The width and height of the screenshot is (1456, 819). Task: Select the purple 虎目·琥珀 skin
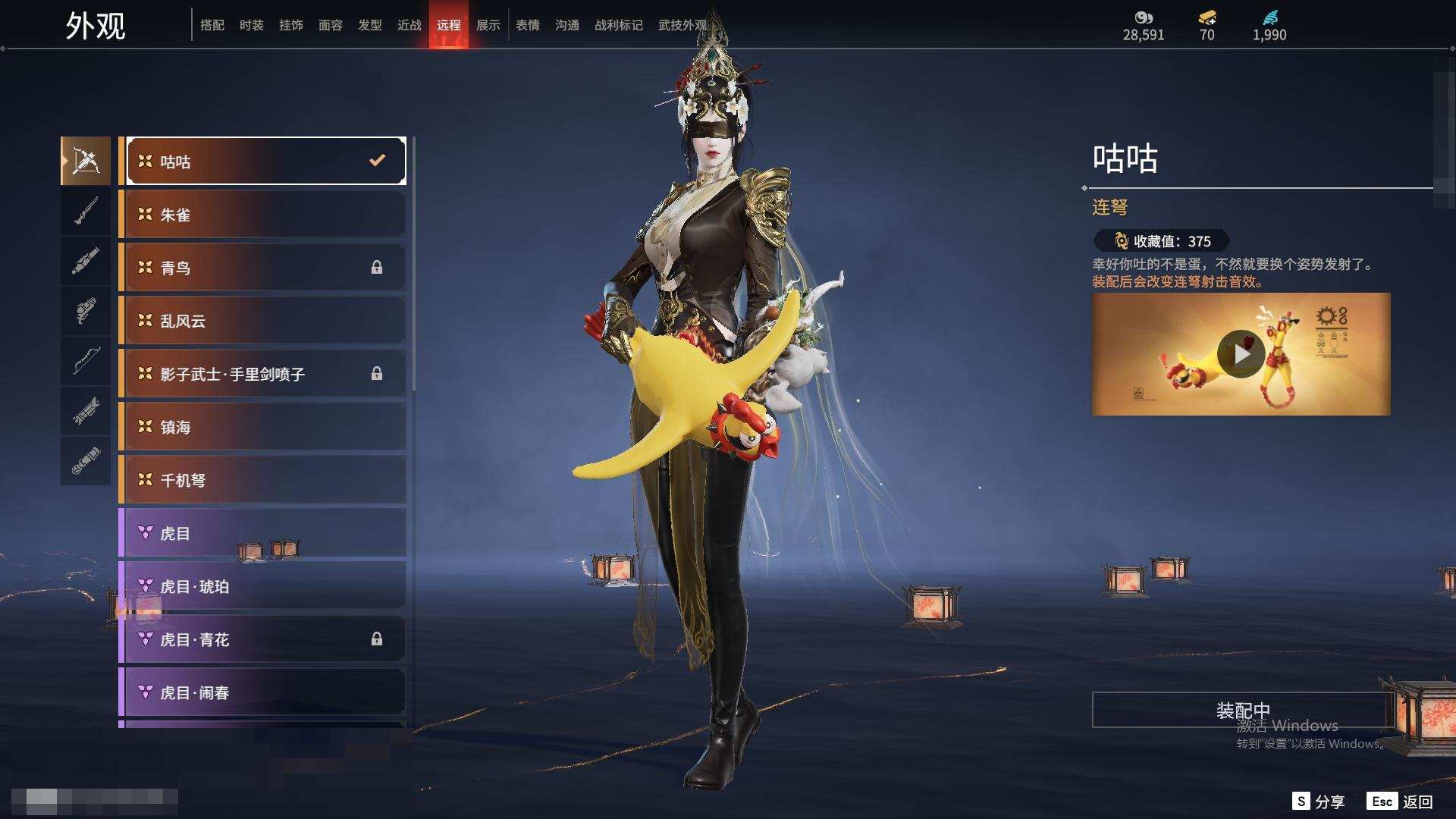click(263, 586)
